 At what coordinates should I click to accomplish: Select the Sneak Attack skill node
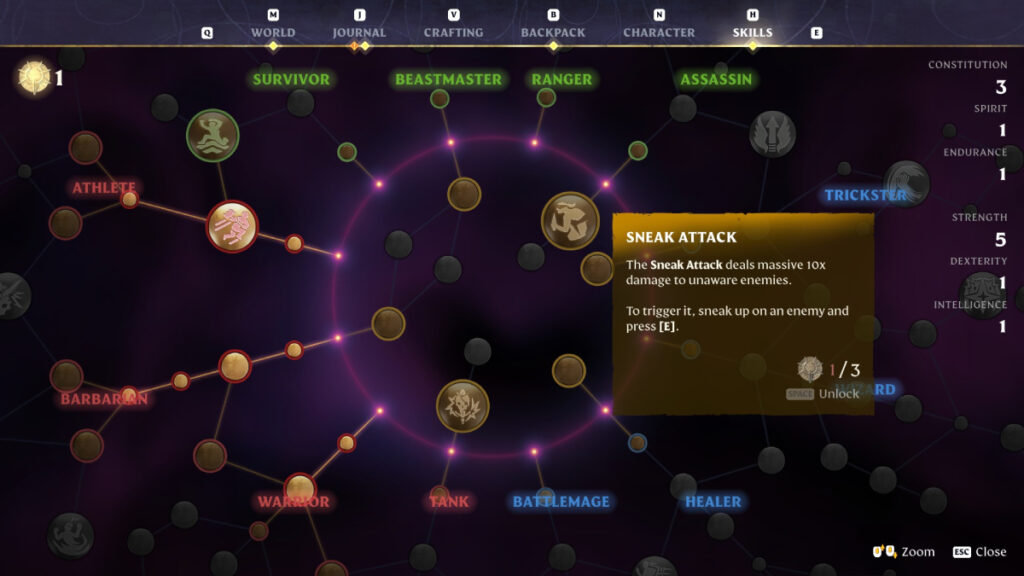pyautogui.click(x=570, y=220)
